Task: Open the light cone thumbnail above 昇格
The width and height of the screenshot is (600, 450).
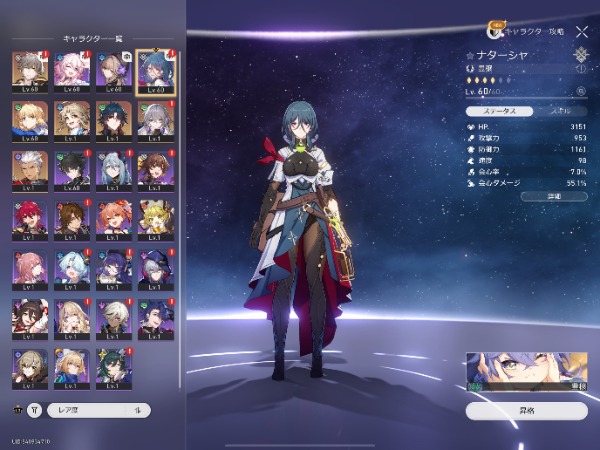Action: click(526, 371)
